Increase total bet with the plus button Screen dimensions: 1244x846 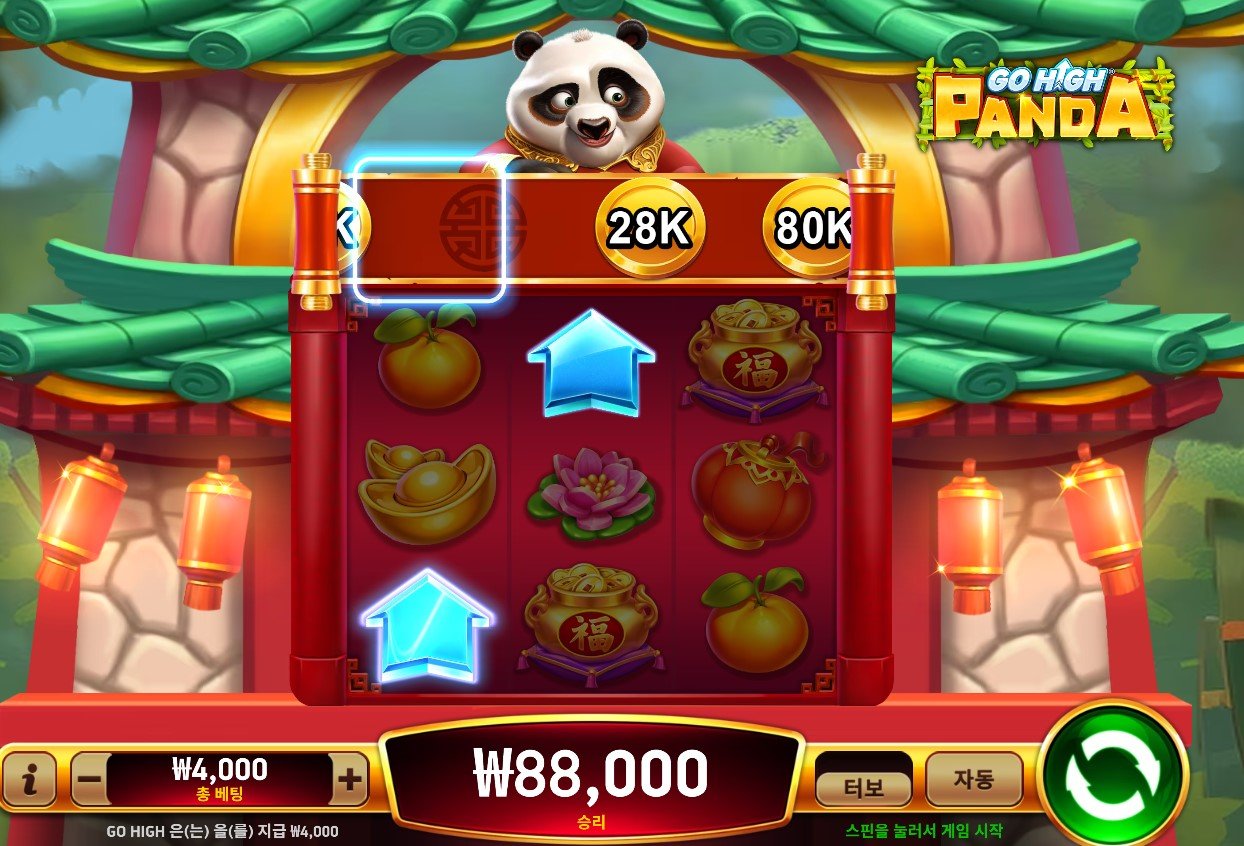point(349,780)
